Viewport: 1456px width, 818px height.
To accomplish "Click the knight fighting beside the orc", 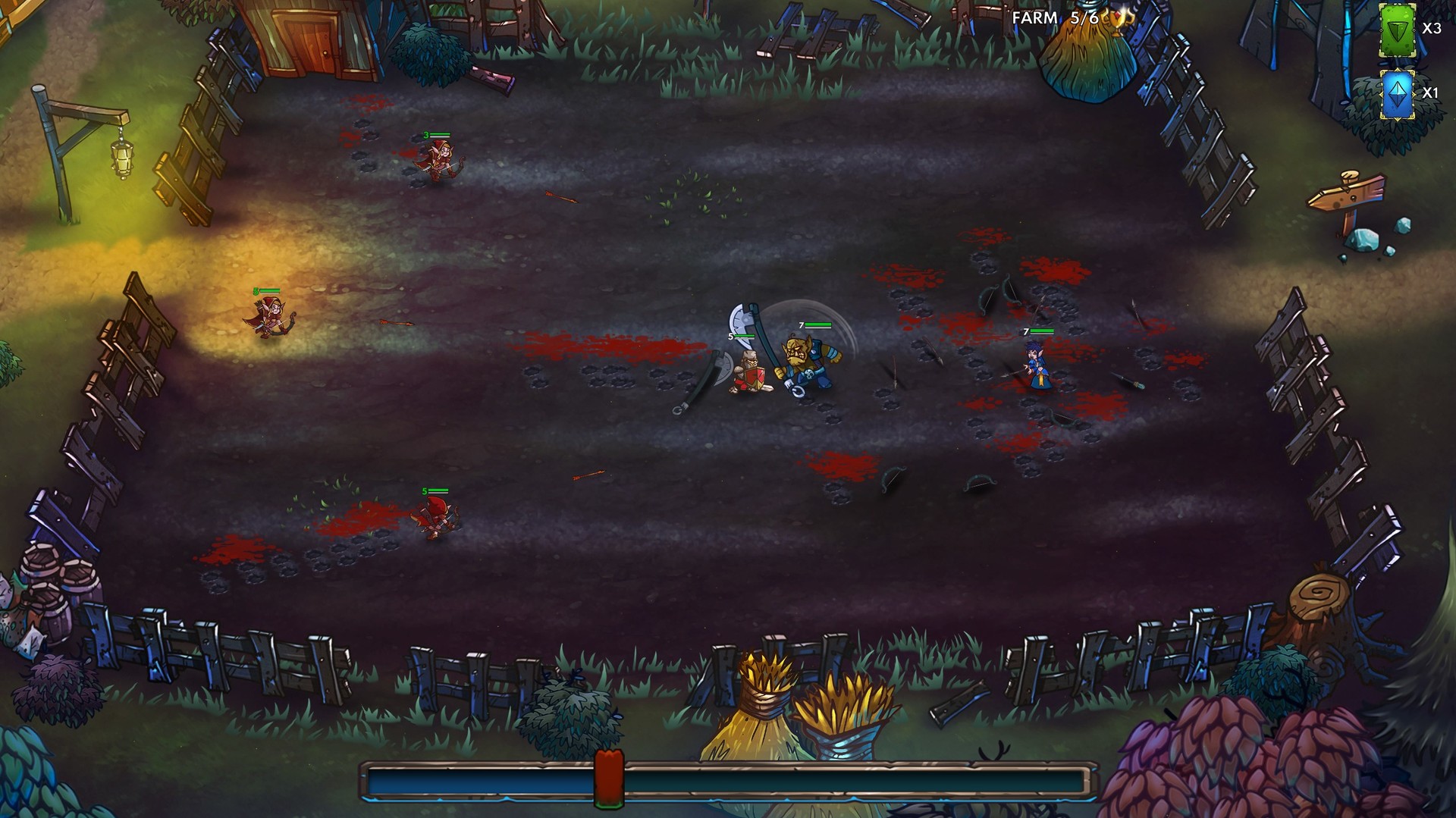I will [747, 371].
